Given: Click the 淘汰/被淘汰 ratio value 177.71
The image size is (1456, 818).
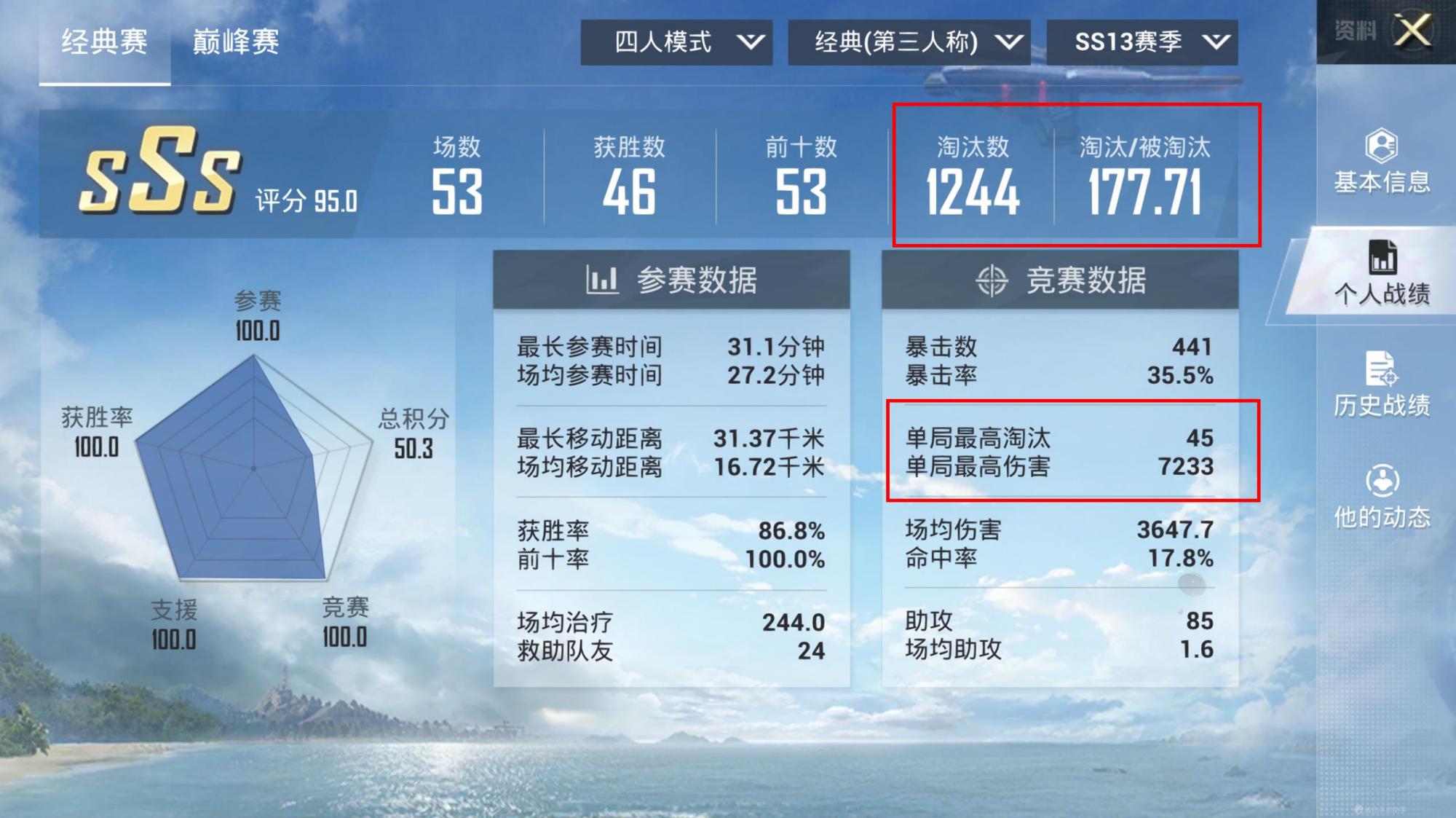Looking at the screenshot, I should [1147, 189].
